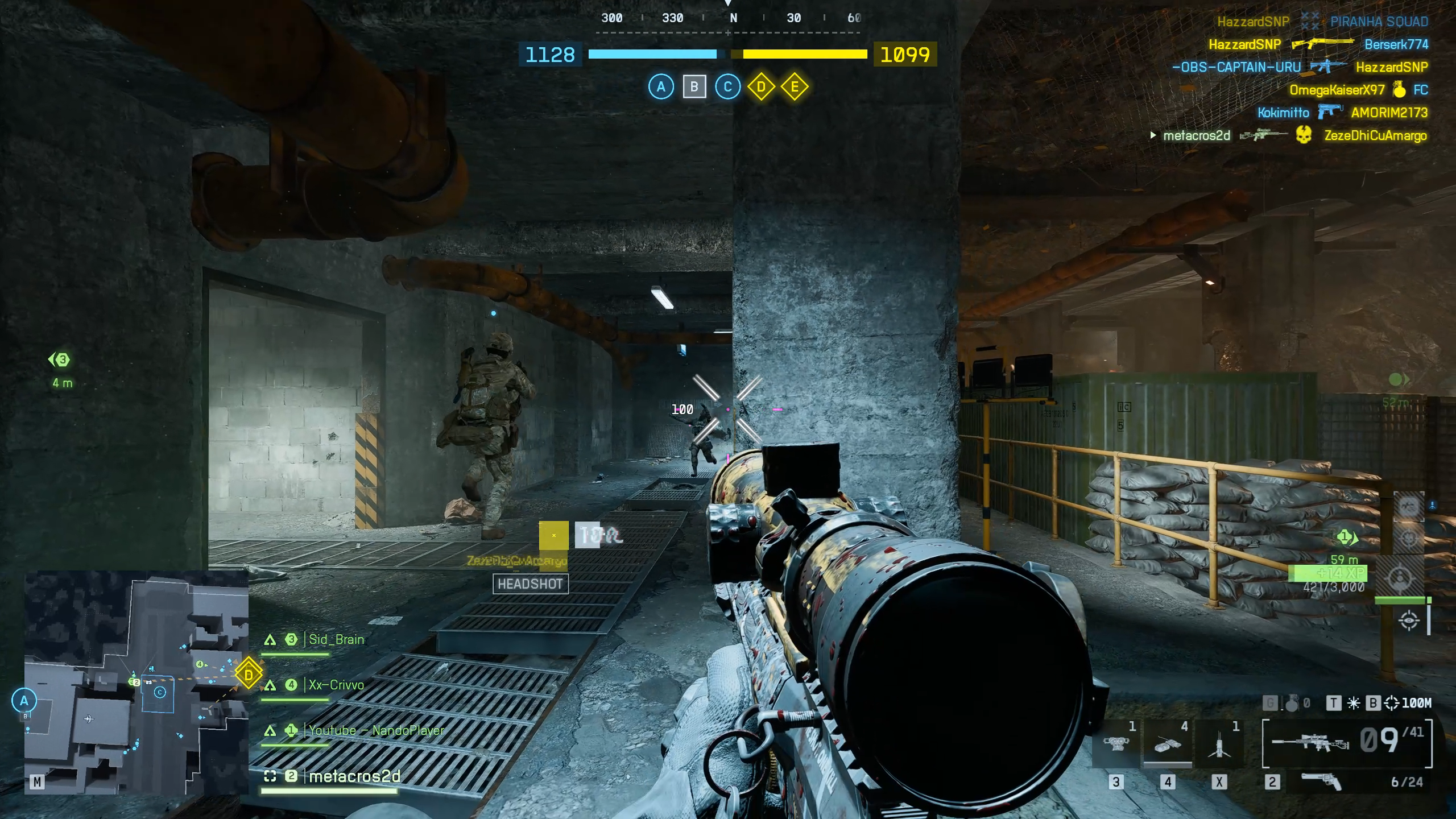
Task: Click the metacros2d headshot kill feed entry
Action: coord(1288,136)
